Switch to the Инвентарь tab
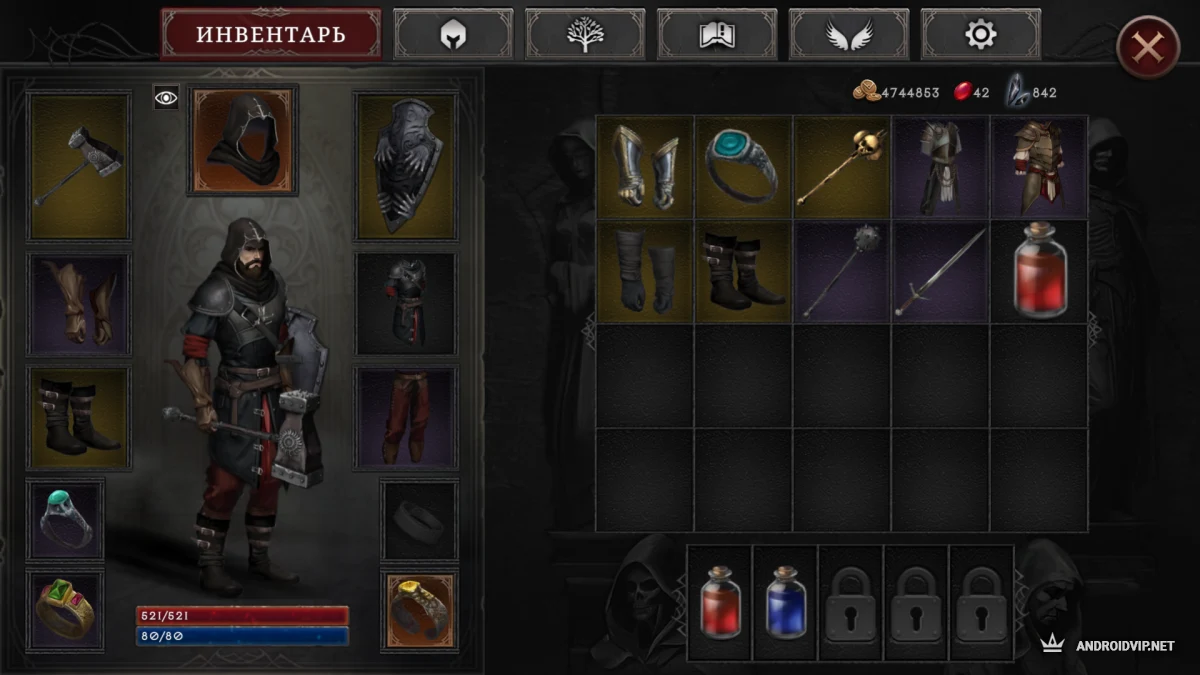The height and width of the screenshot is (675, 1200). click(270, 35)
